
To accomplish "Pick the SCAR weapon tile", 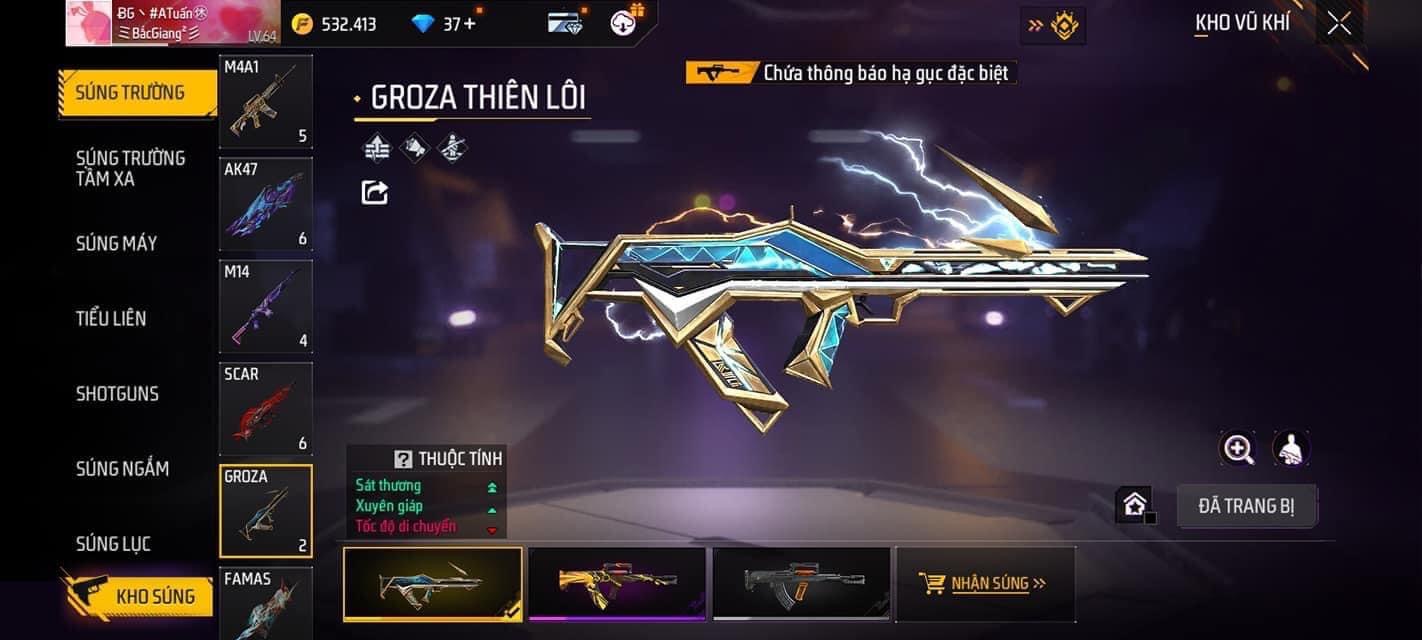I will [x=265, y=408].
